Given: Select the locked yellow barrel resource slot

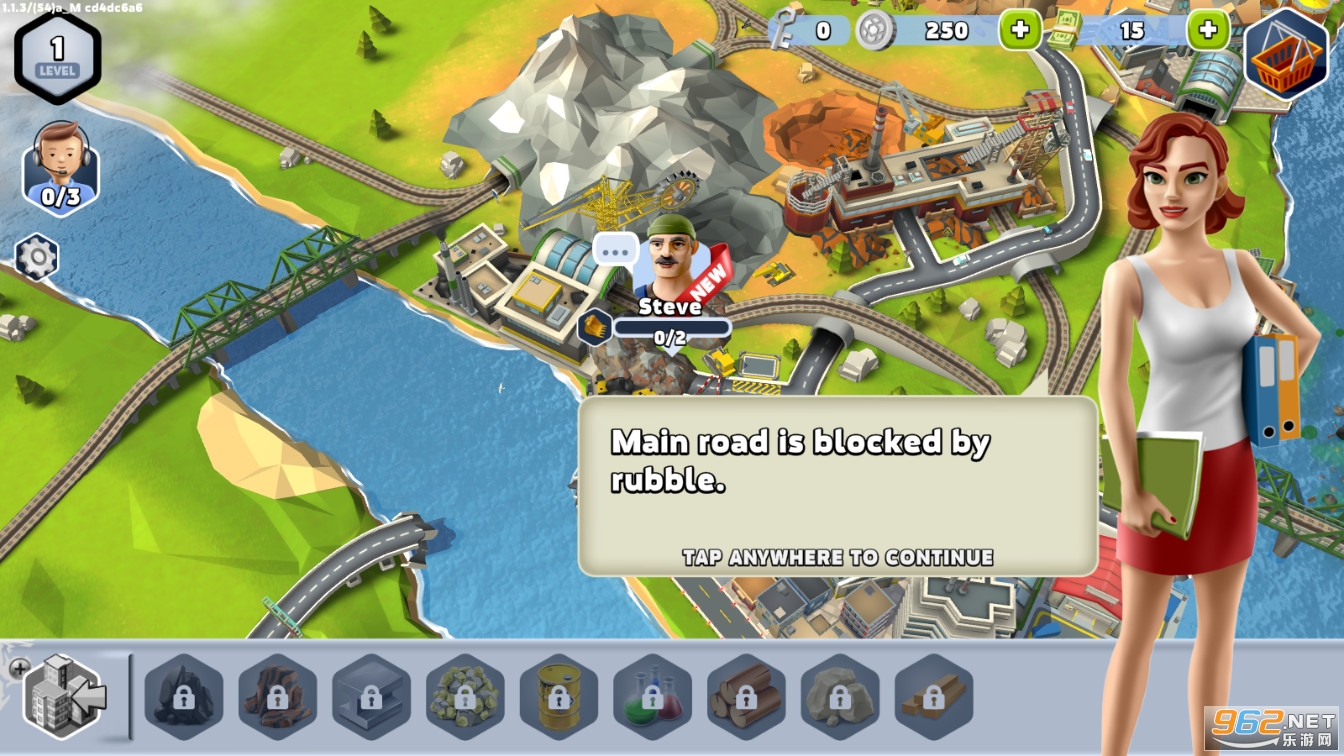Looking at the screenshot, I should pos(559,697).
